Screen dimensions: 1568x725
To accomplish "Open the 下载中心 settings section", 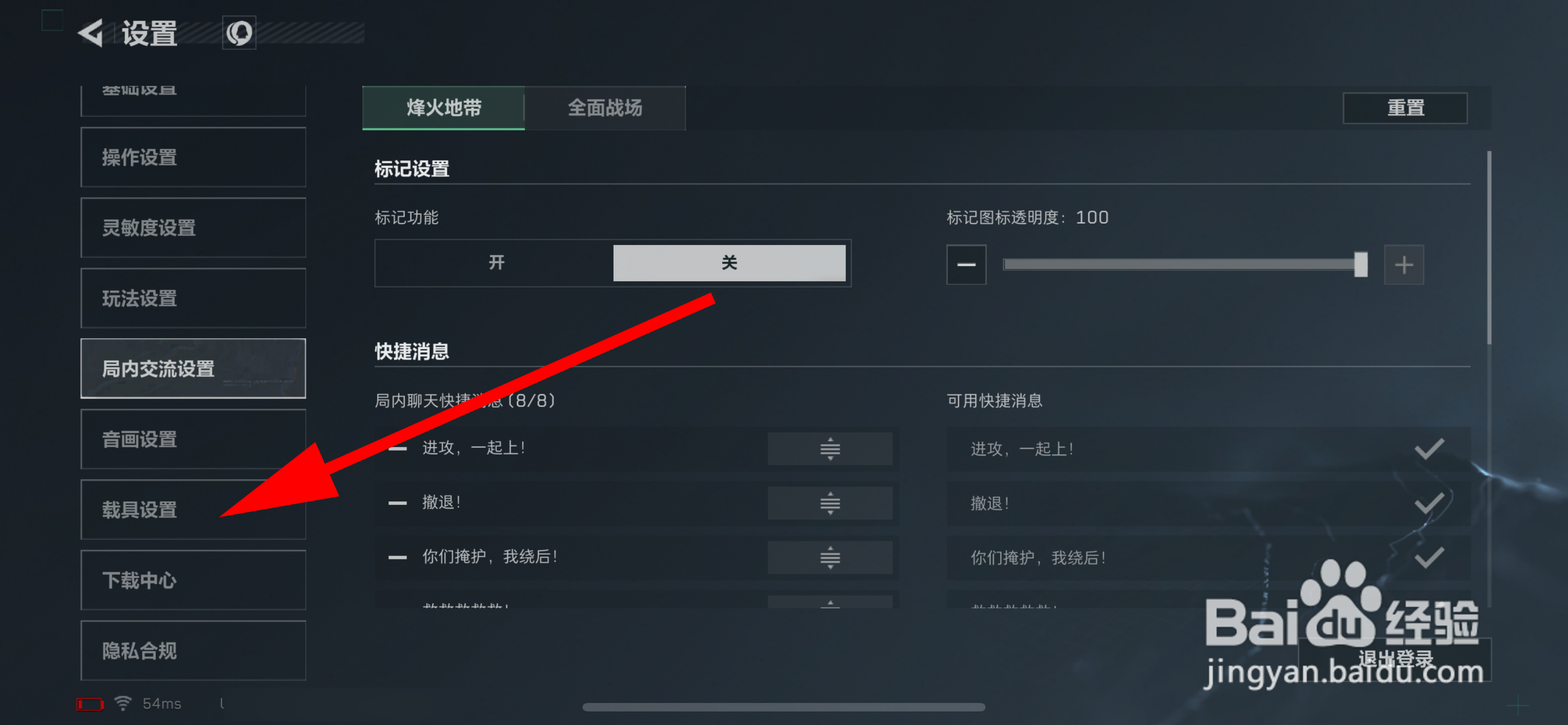I will [139, 580].
